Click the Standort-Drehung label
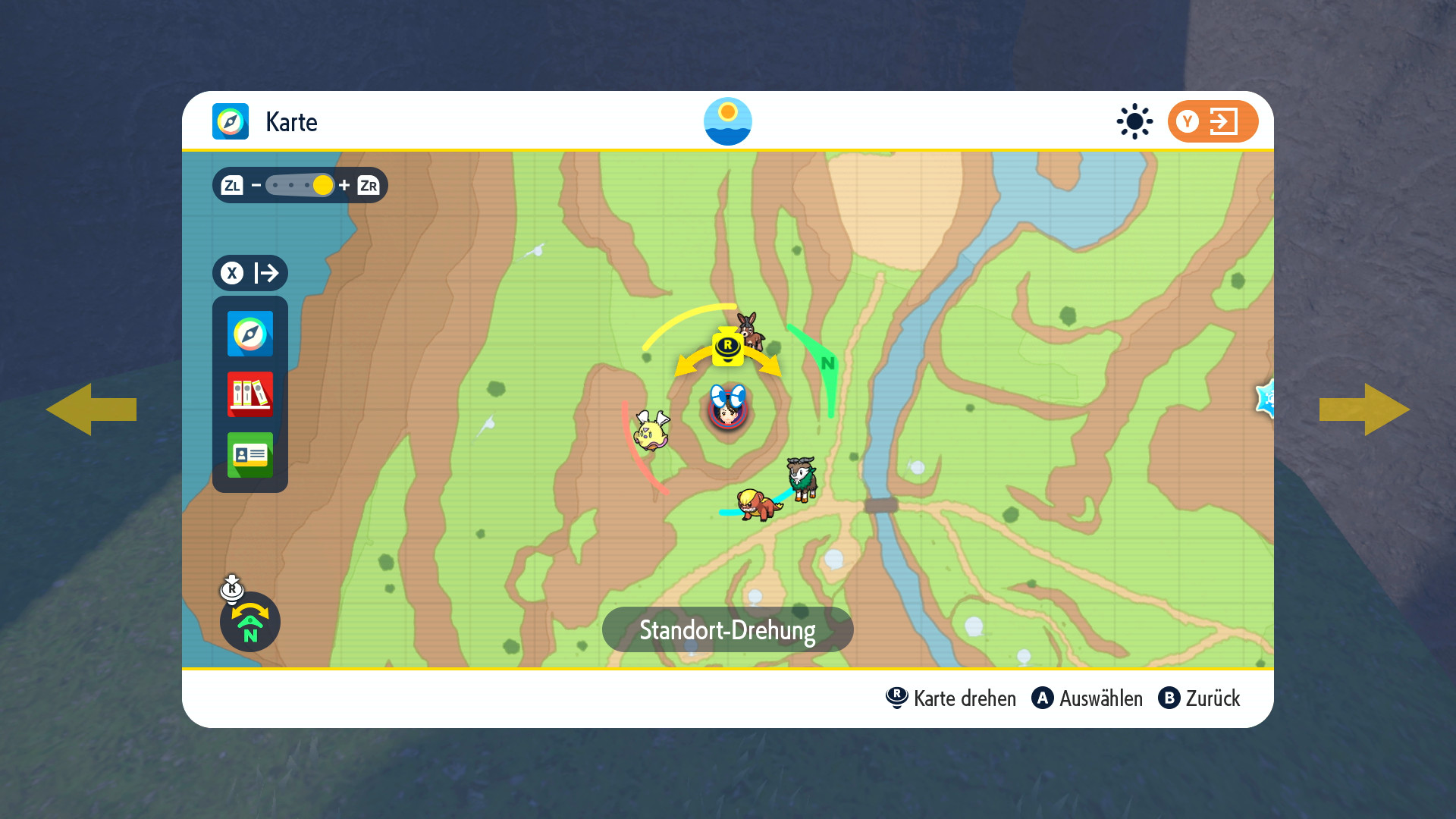Viewport: 1456px width, 819px height. point(727,629)
